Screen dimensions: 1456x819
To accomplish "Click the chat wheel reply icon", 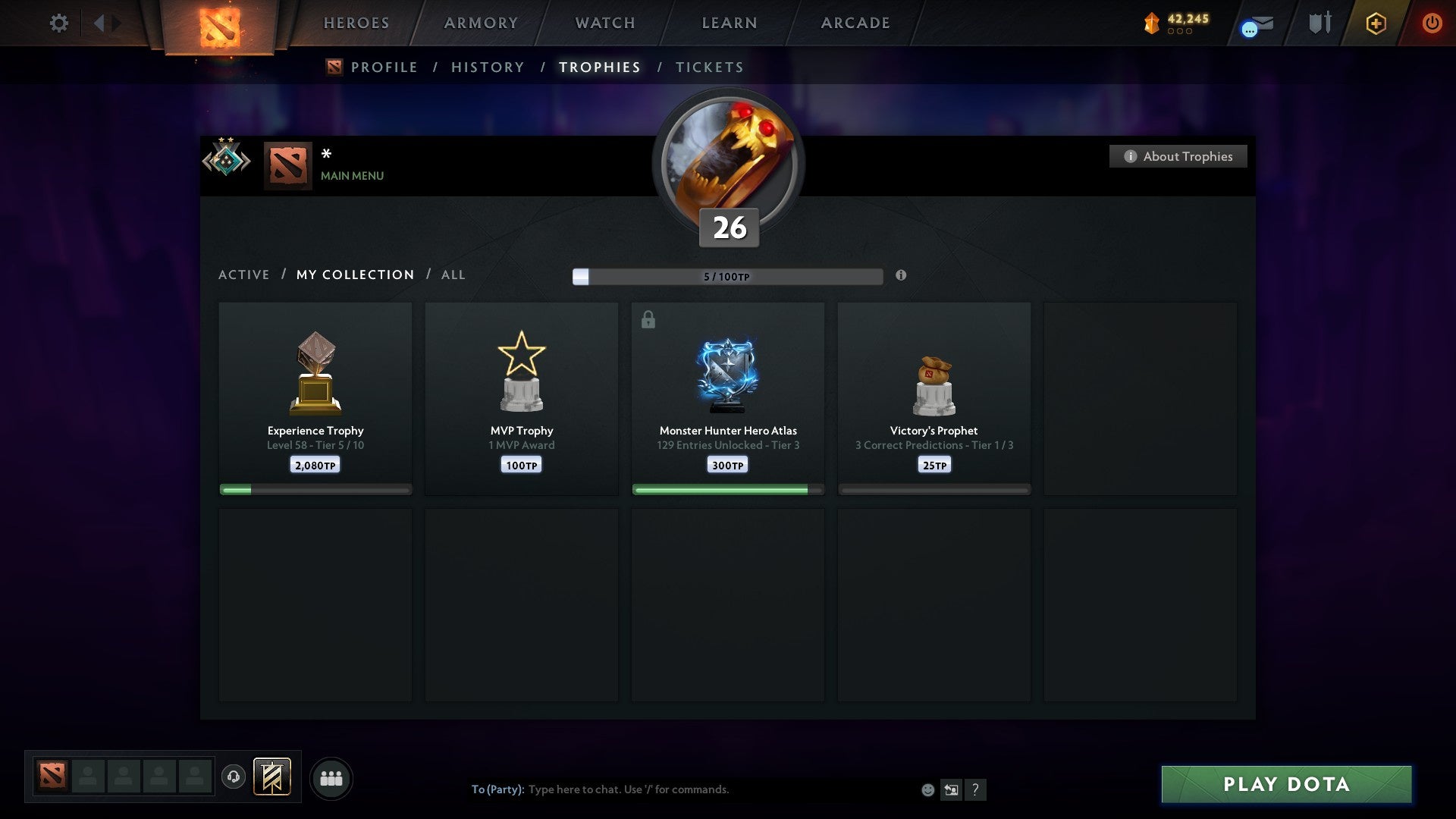I will tap(952, 789).
